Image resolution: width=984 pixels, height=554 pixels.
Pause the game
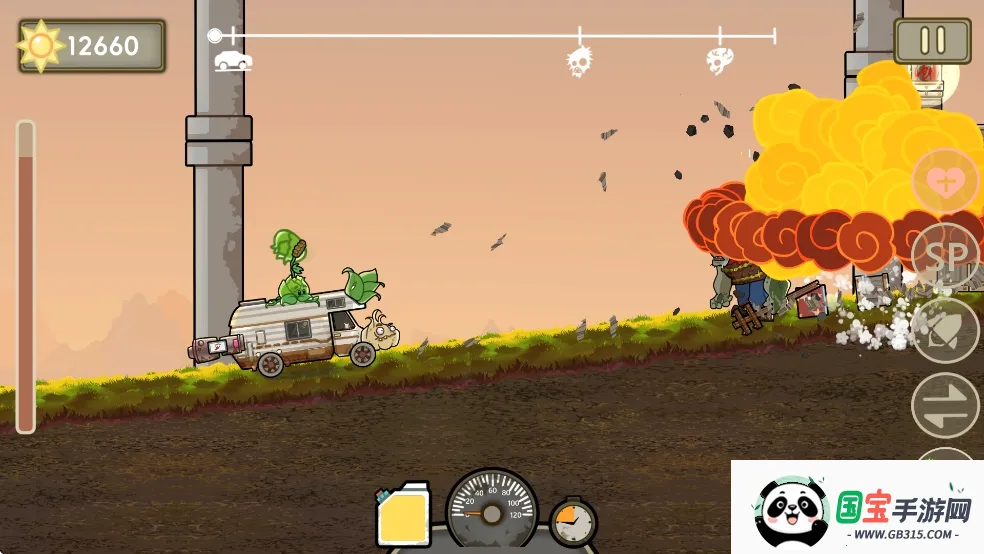[932, 40]
